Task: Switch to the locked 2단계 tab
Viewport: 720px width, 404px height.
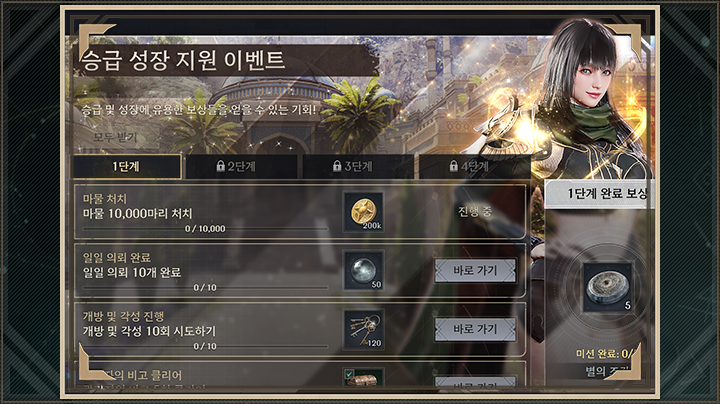Action: (x=241, y=166)
